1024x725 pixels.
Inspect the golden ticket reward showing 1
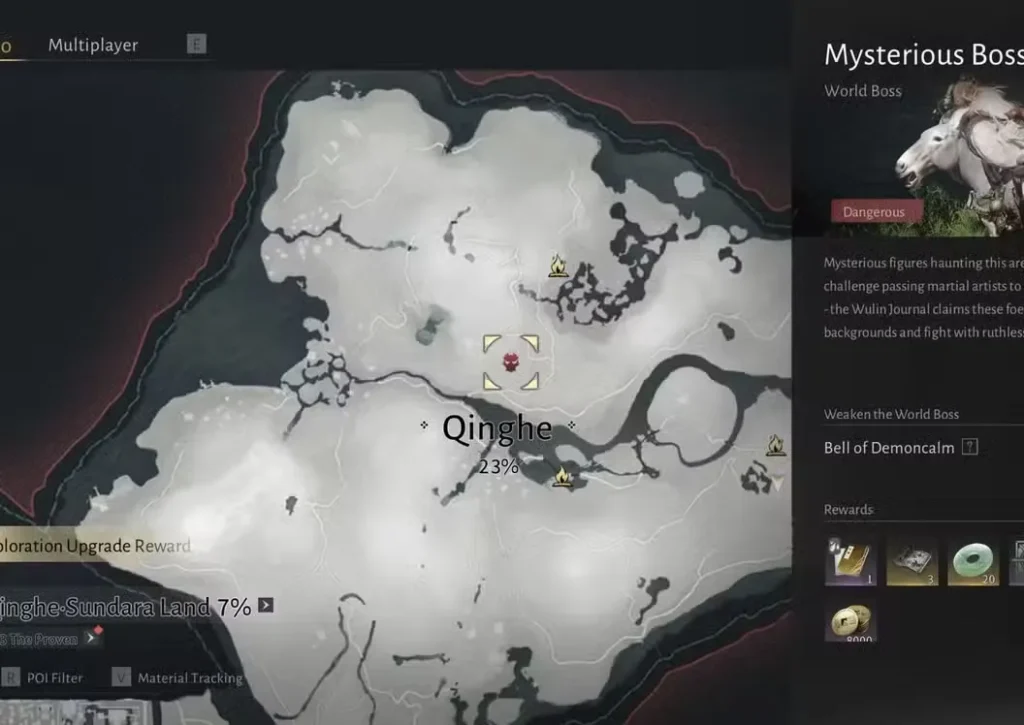point(850,561)
